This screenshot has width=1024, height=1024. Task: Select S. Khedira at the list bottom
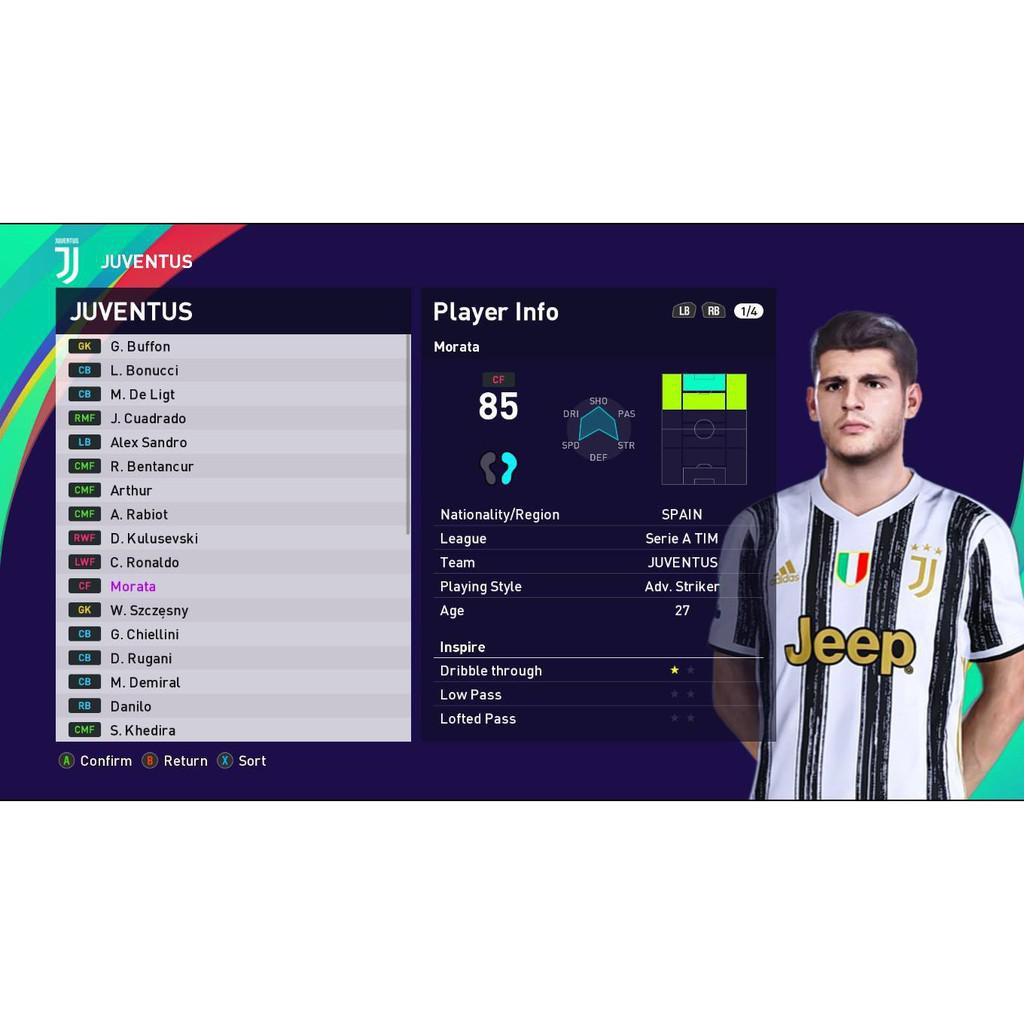point(142,730)
